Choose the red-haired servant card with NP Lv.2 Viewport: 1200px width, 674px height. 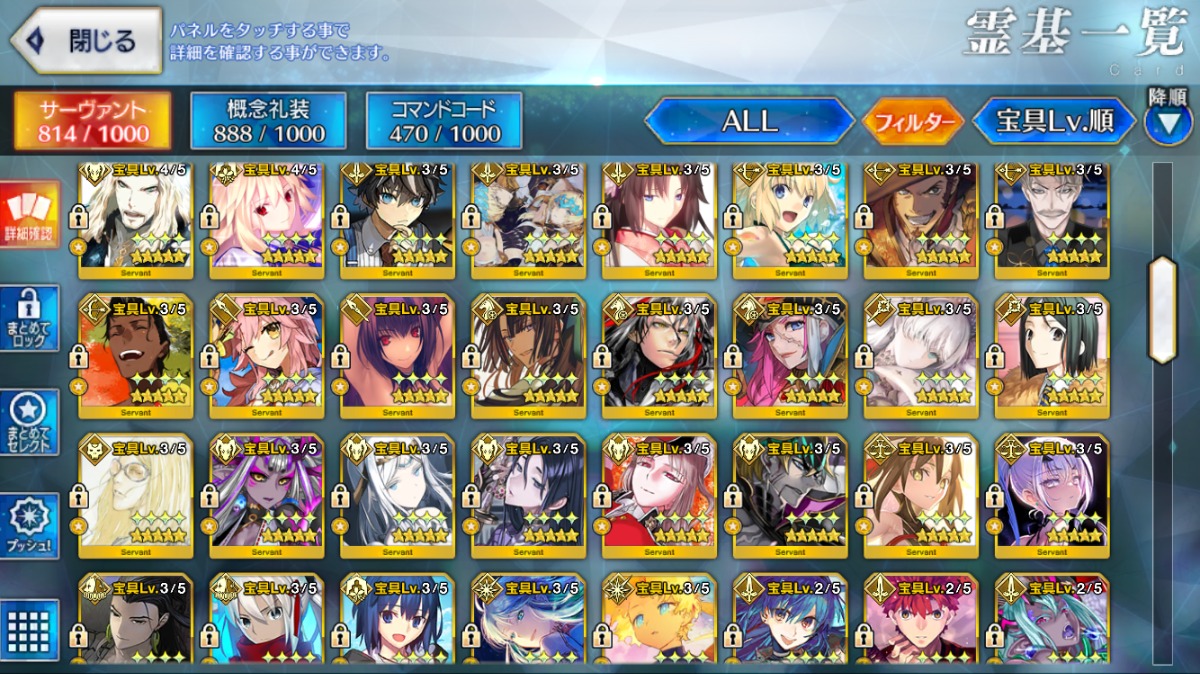921,620
